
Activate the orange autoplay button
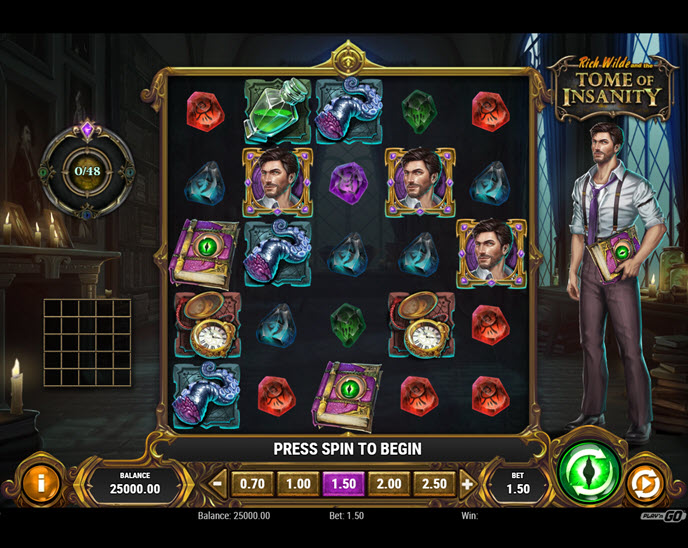click(645, 485)
